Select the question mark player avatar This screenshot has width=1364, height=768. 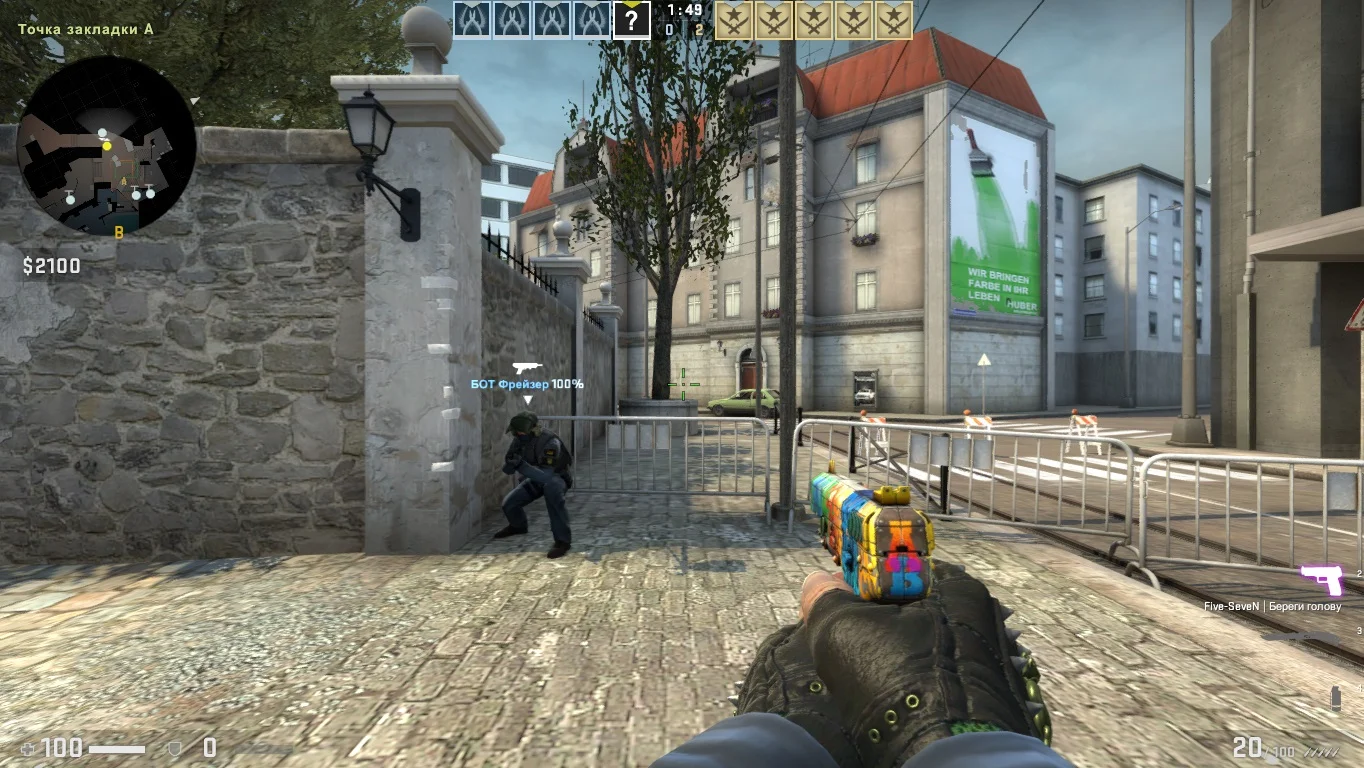631,20
